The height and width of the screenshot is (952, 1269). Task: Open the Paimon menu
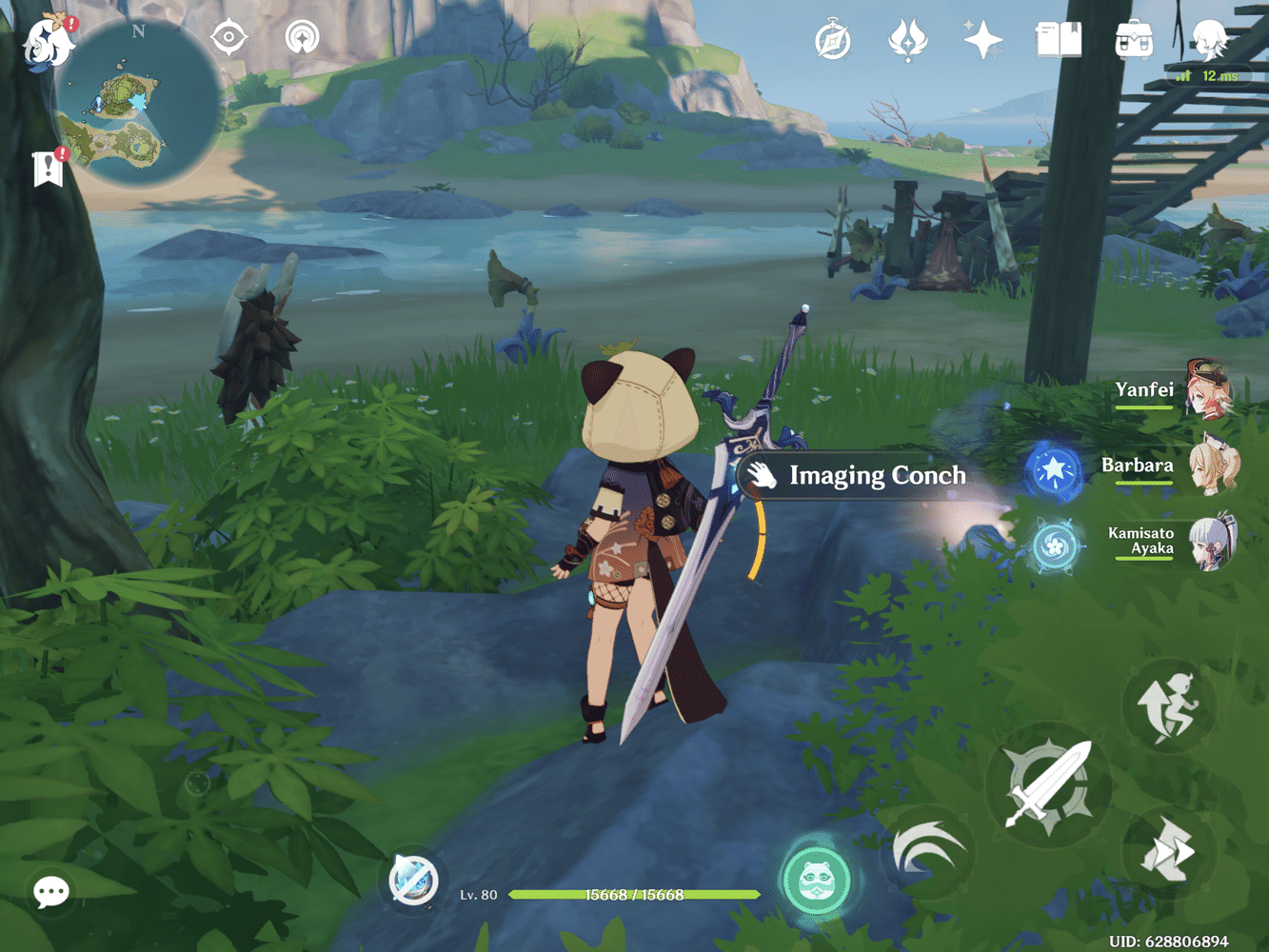pyautogui.click(x=46, y=43)
